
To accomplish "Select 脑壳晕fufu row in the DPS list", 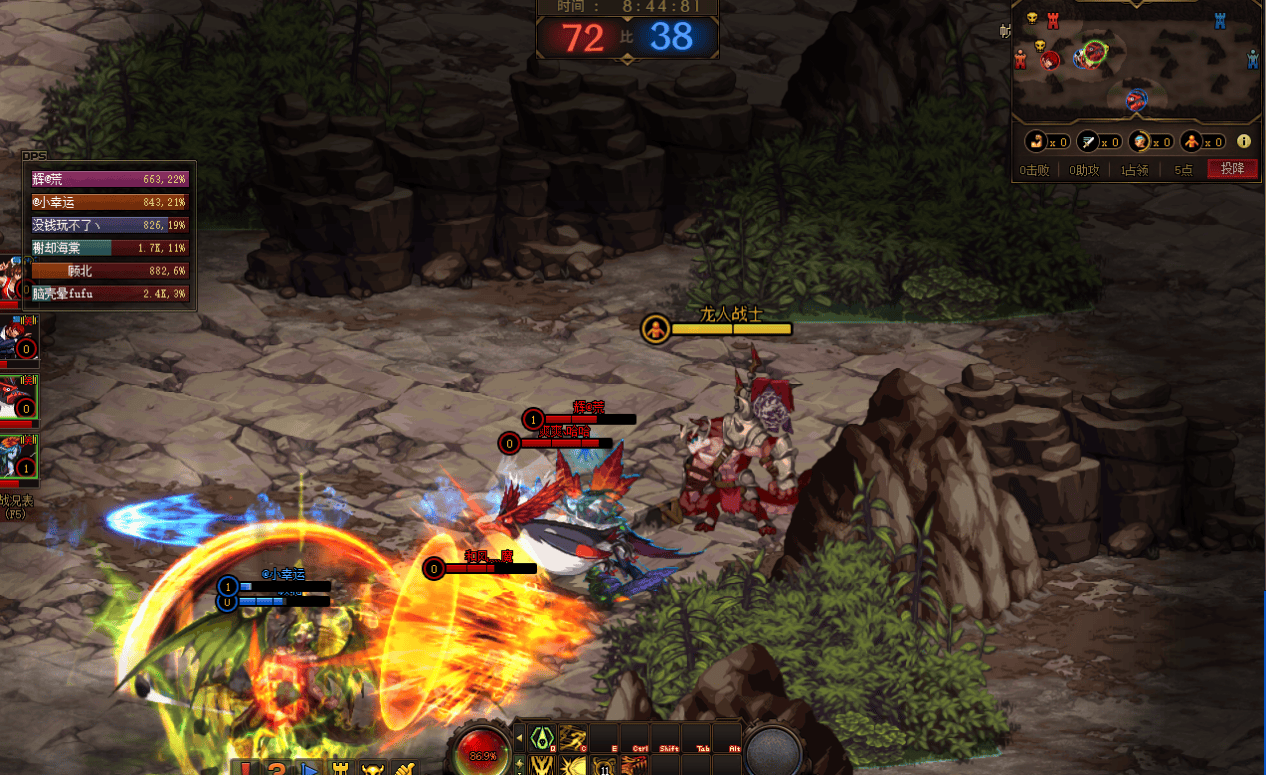I will tap(110, 294).
